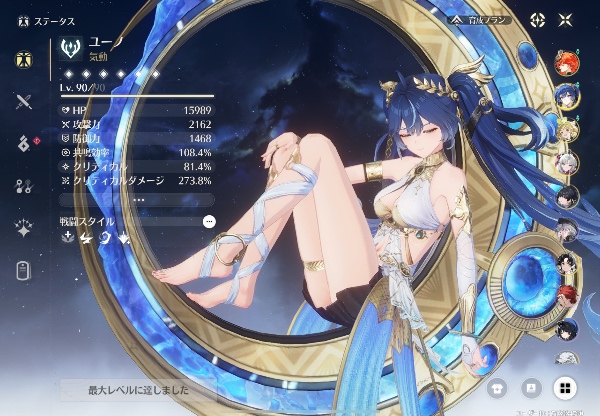Click the four-squares grid button

[x=565, y=386]
